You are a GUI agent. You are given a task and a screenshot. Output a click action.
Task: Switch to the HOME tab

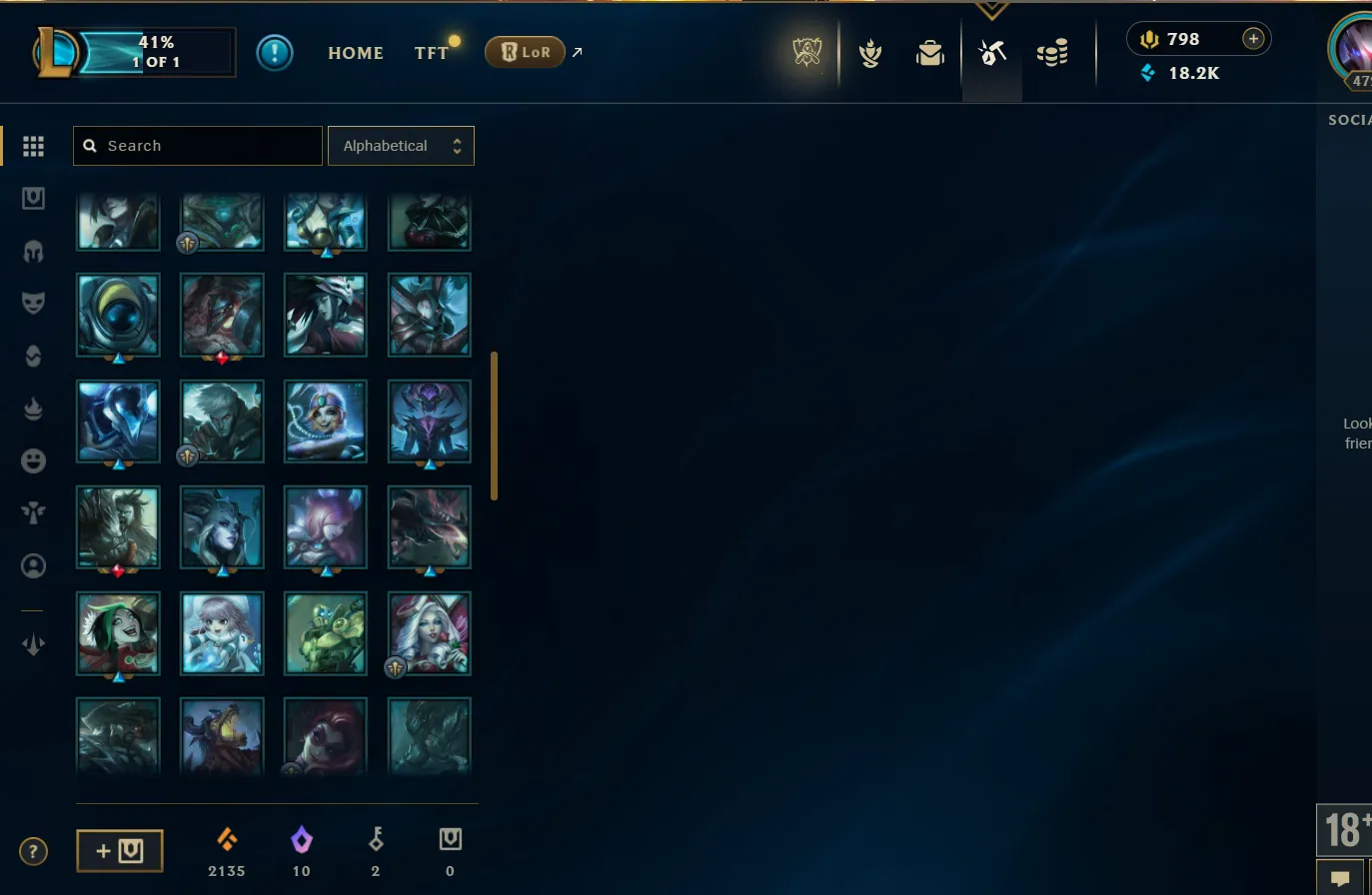356,53
